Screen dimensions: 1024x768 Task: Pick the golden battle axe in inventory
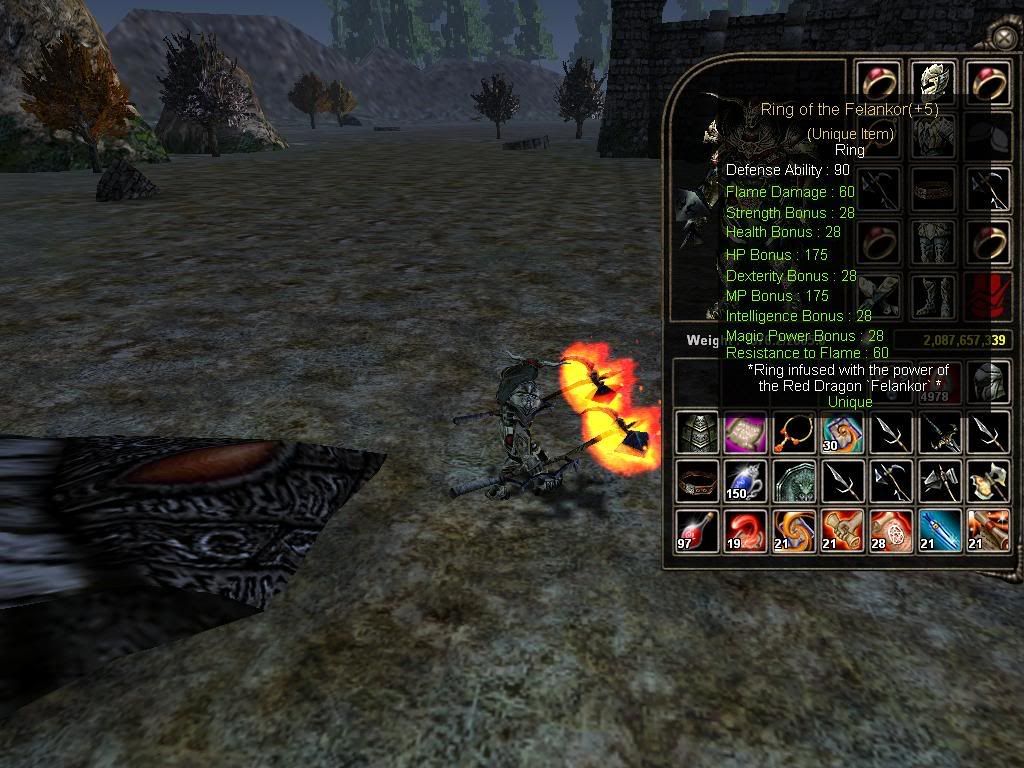pyautogui.click(x=987, y=481)
